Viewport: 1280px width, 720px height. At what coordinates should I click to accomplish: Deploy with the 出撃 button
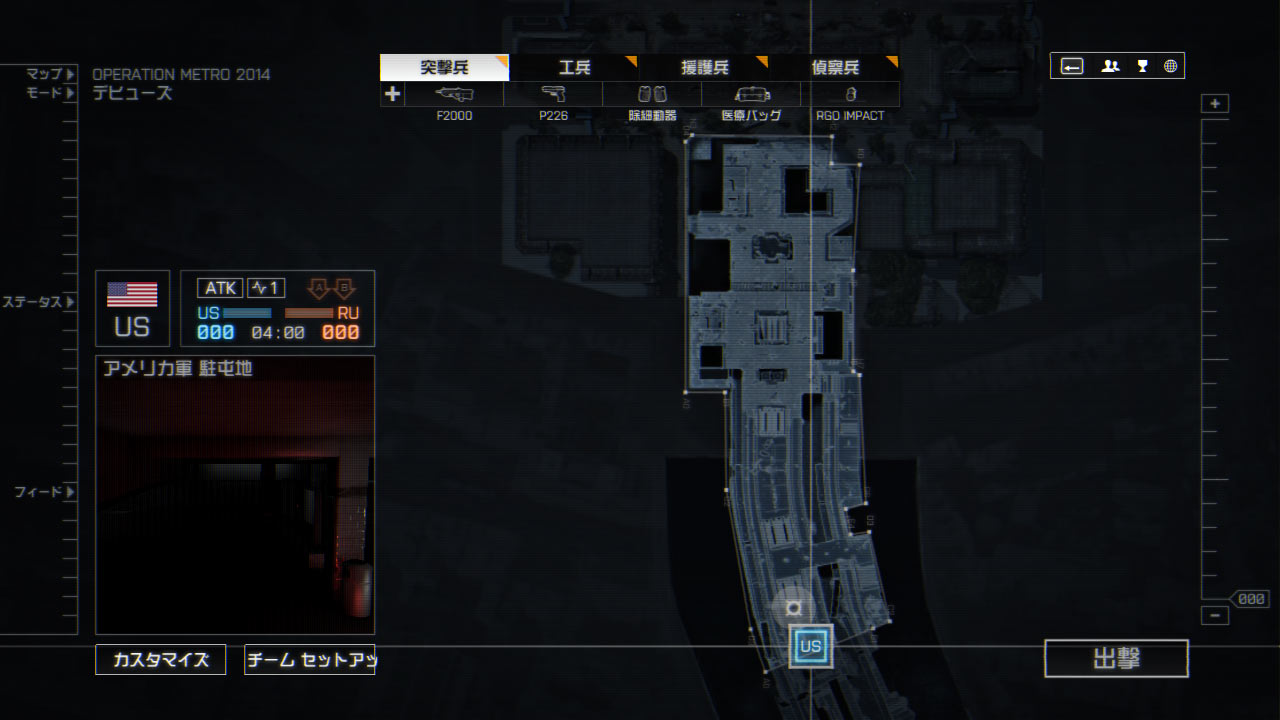pos(1116,658)
